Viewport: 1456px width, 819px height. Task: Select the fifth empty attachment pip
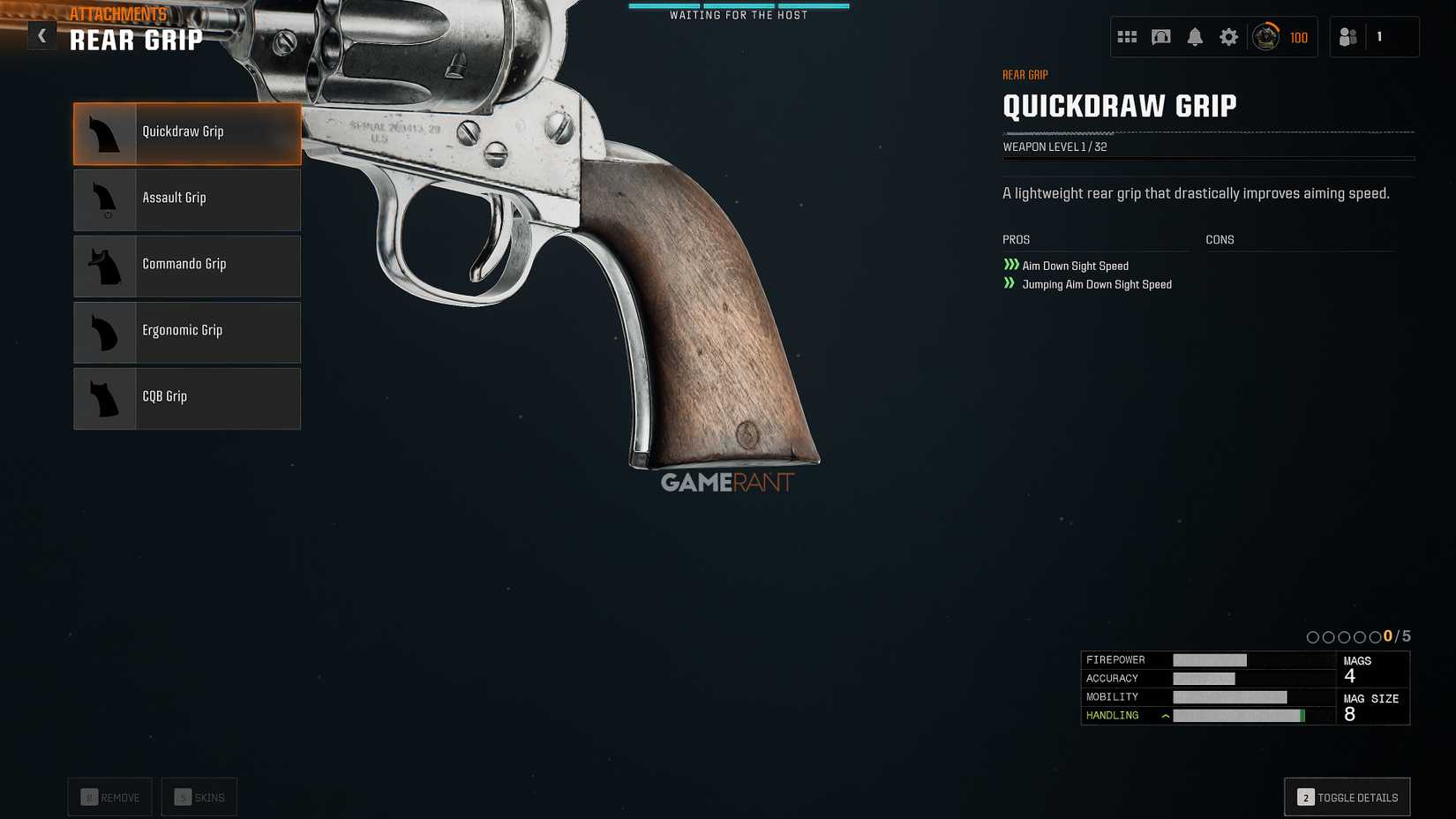pos(1373,635)
